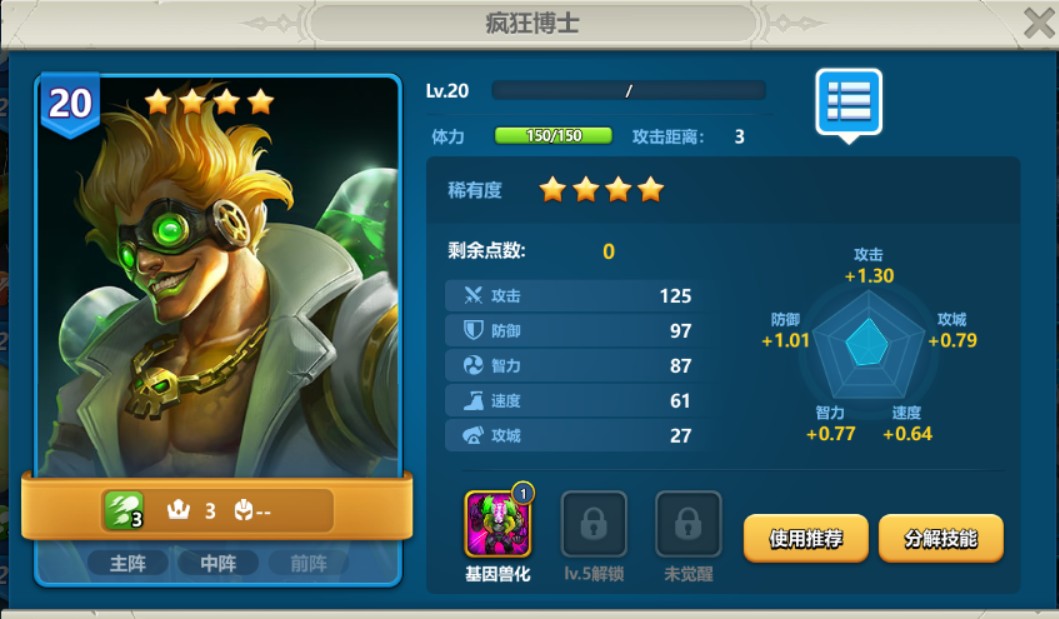Click the 分解技能 button
Screen dimensions: 1059x619
[940, 539]
